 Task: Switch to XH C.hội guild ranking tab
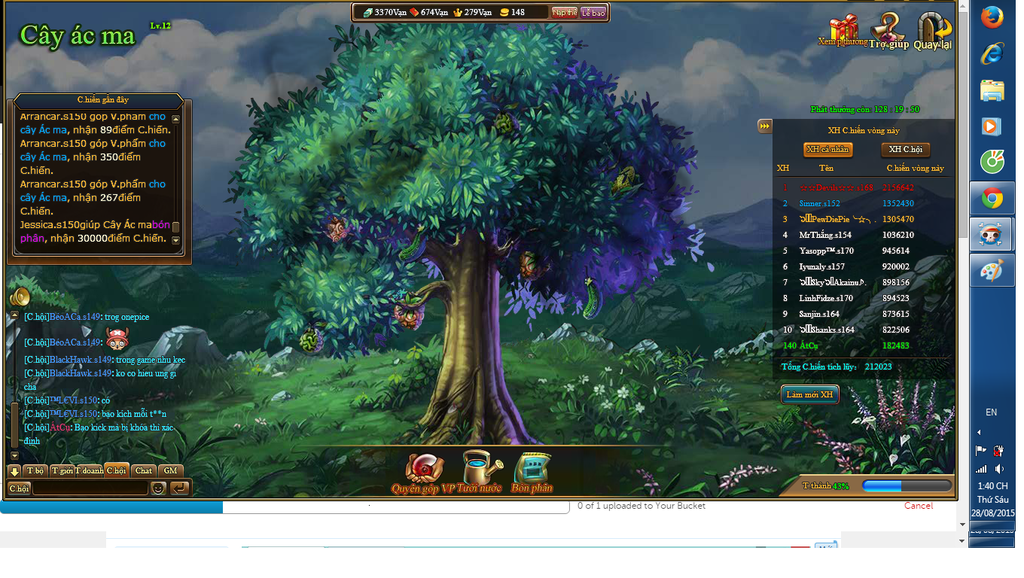[x=905, y=150]
